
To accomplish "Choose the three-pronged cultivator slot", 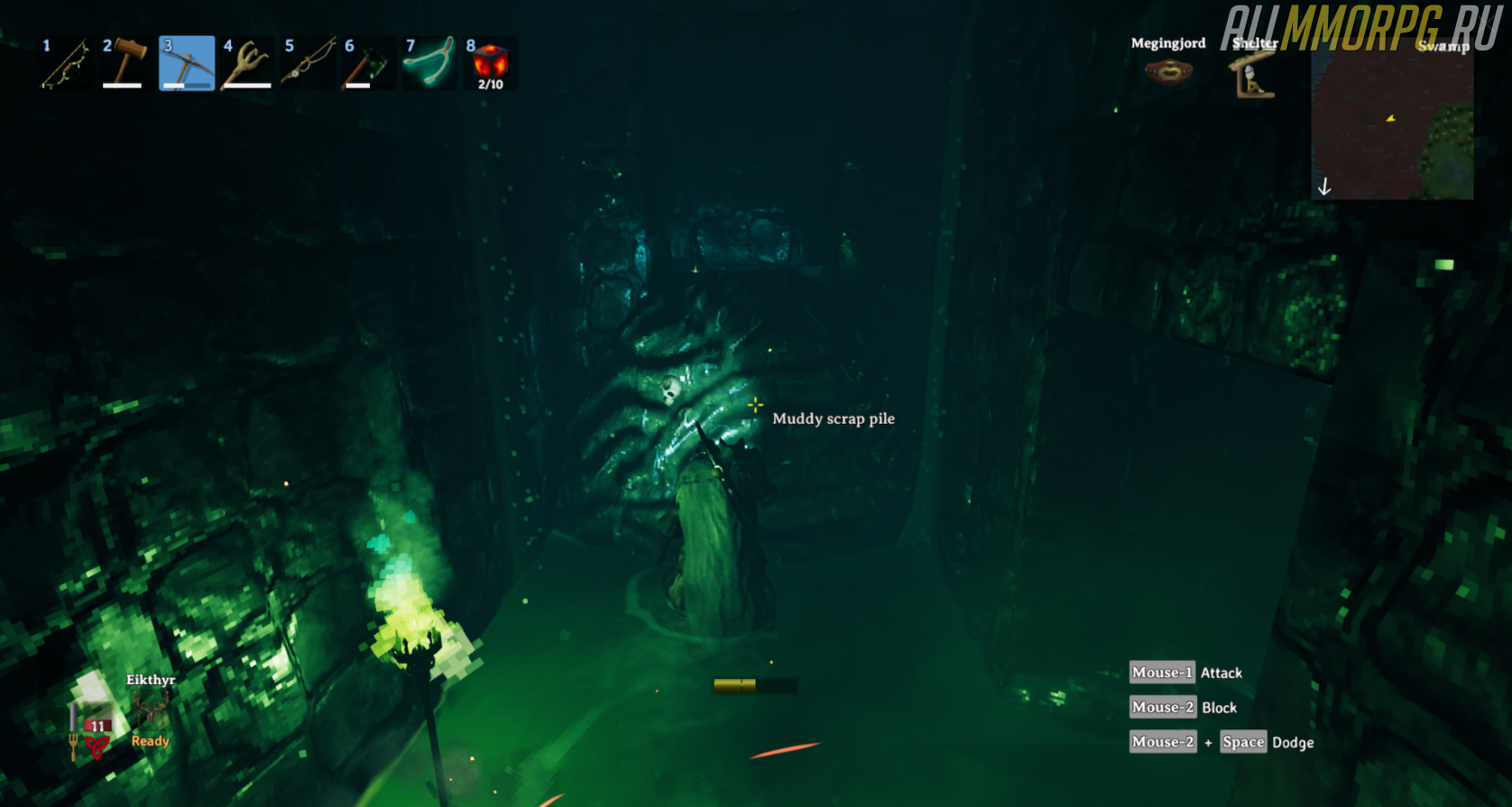I will [247, 63].
